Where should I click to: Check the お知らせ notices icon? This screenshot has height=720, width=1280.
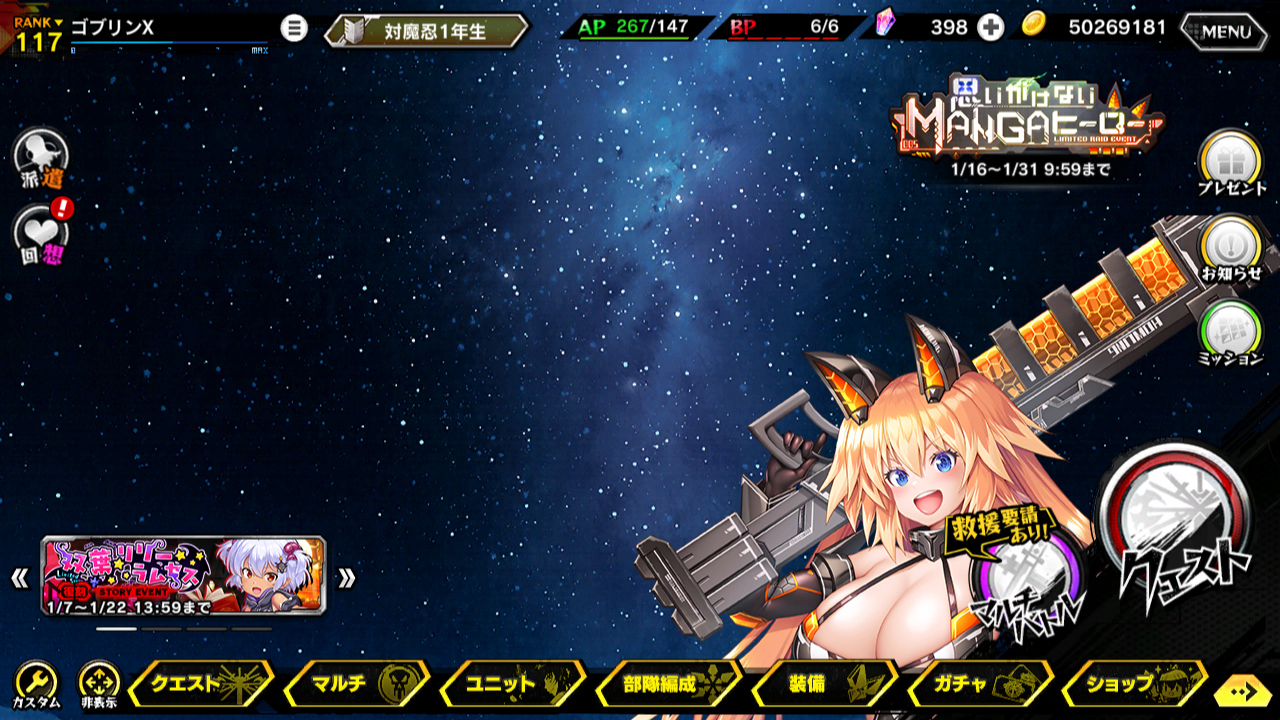1229,246
